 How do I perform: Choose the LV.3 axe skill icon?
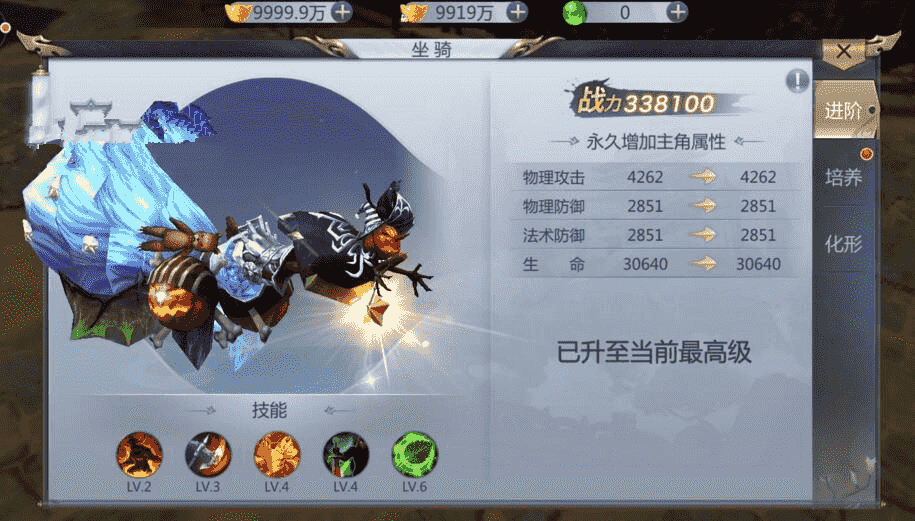point(208,454)
